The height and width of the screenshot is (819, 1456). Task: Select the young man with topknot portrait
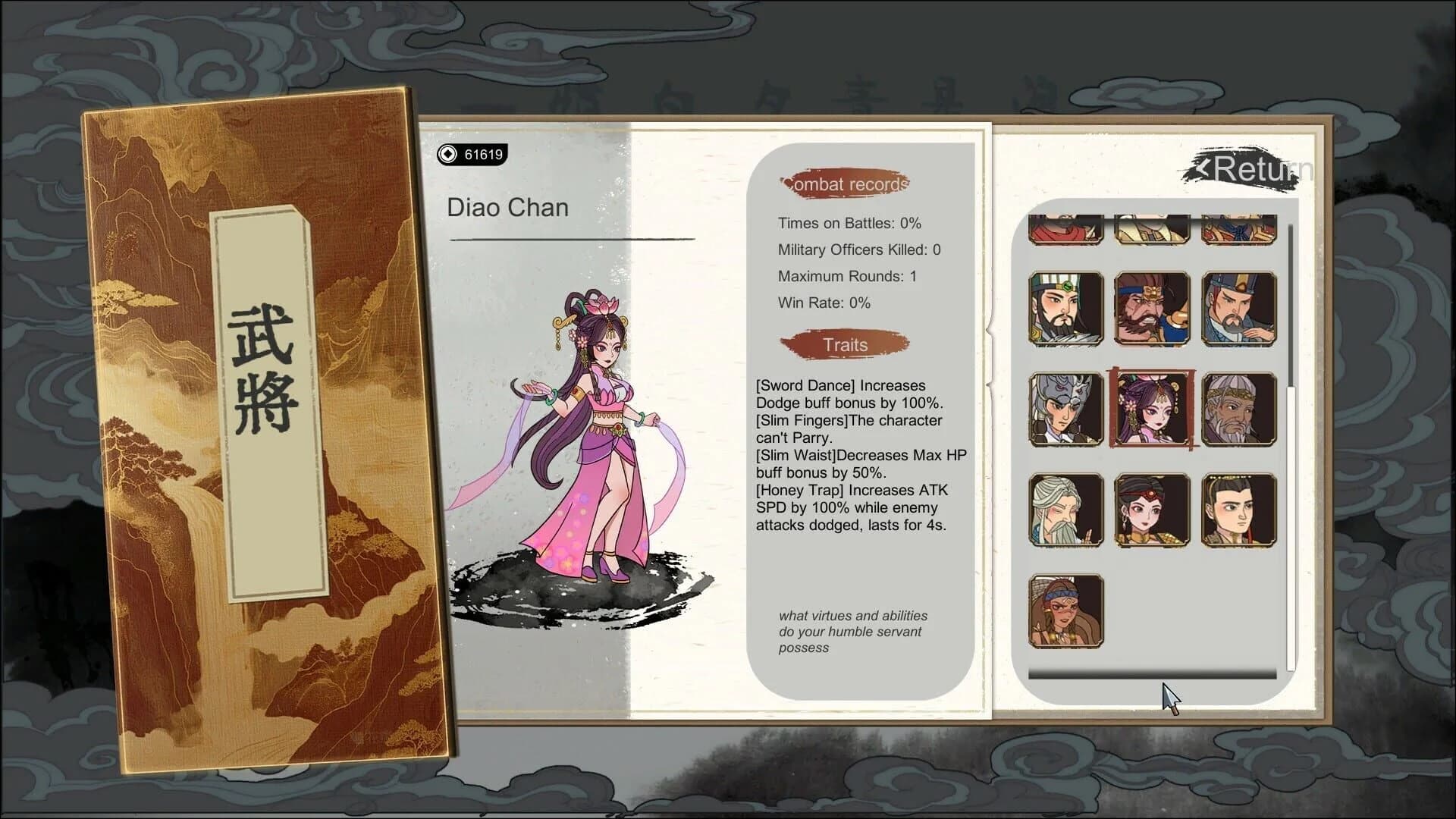pyautogui.click(x=1238, y=510)
